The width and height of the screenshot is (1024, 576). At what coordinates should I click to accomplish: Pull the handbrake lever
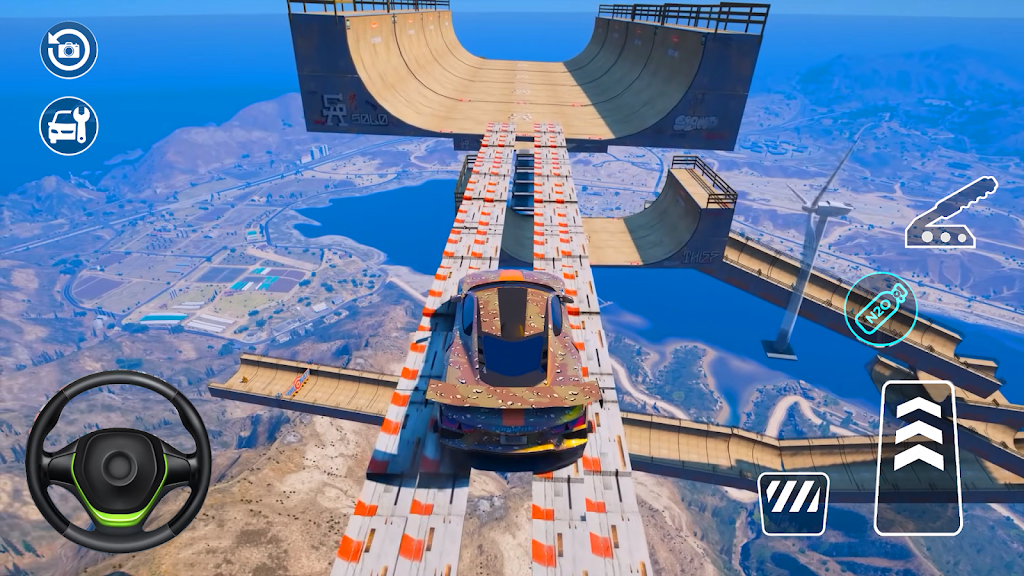point(952,214)
